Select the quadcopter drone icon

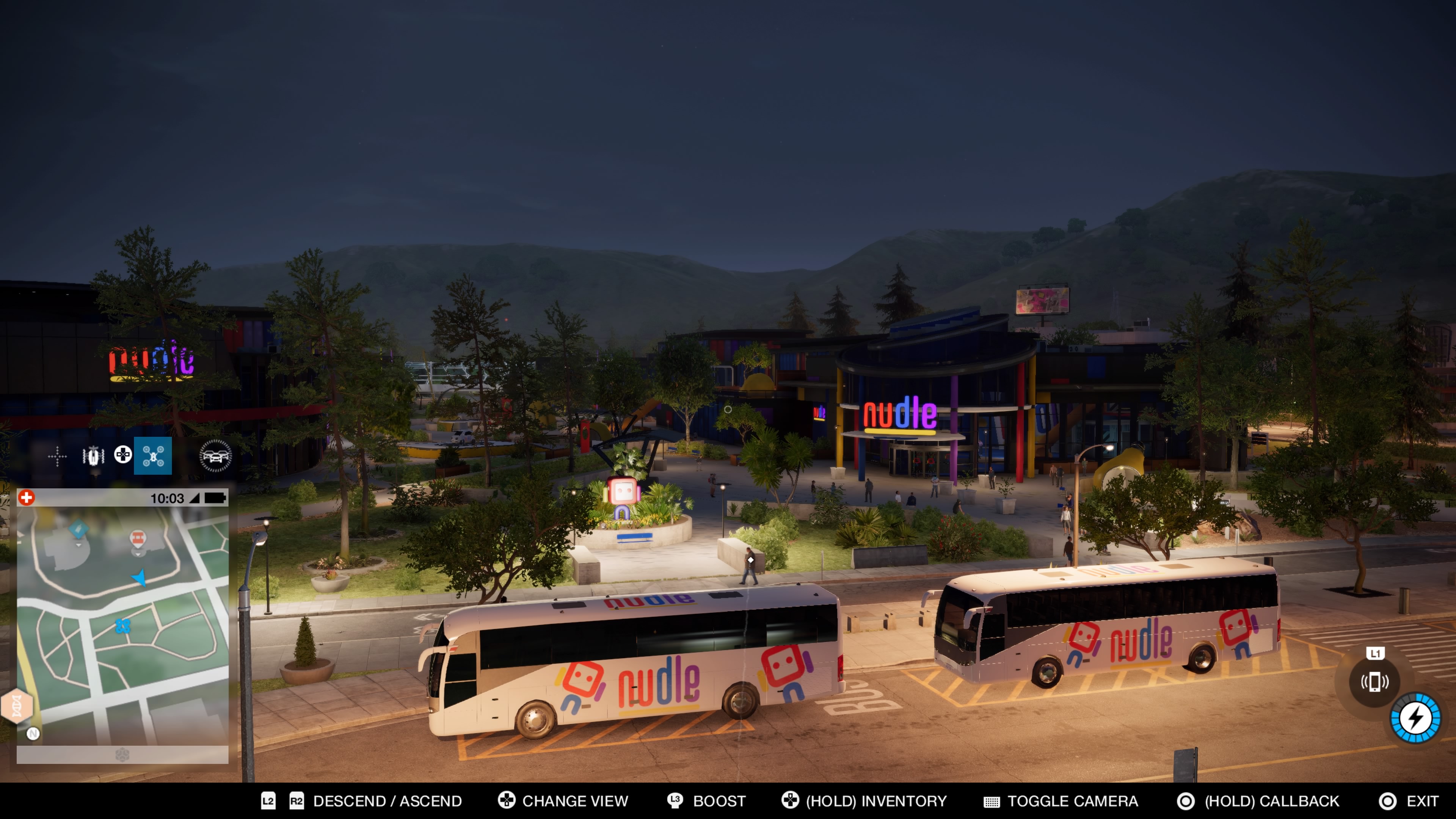152,455
